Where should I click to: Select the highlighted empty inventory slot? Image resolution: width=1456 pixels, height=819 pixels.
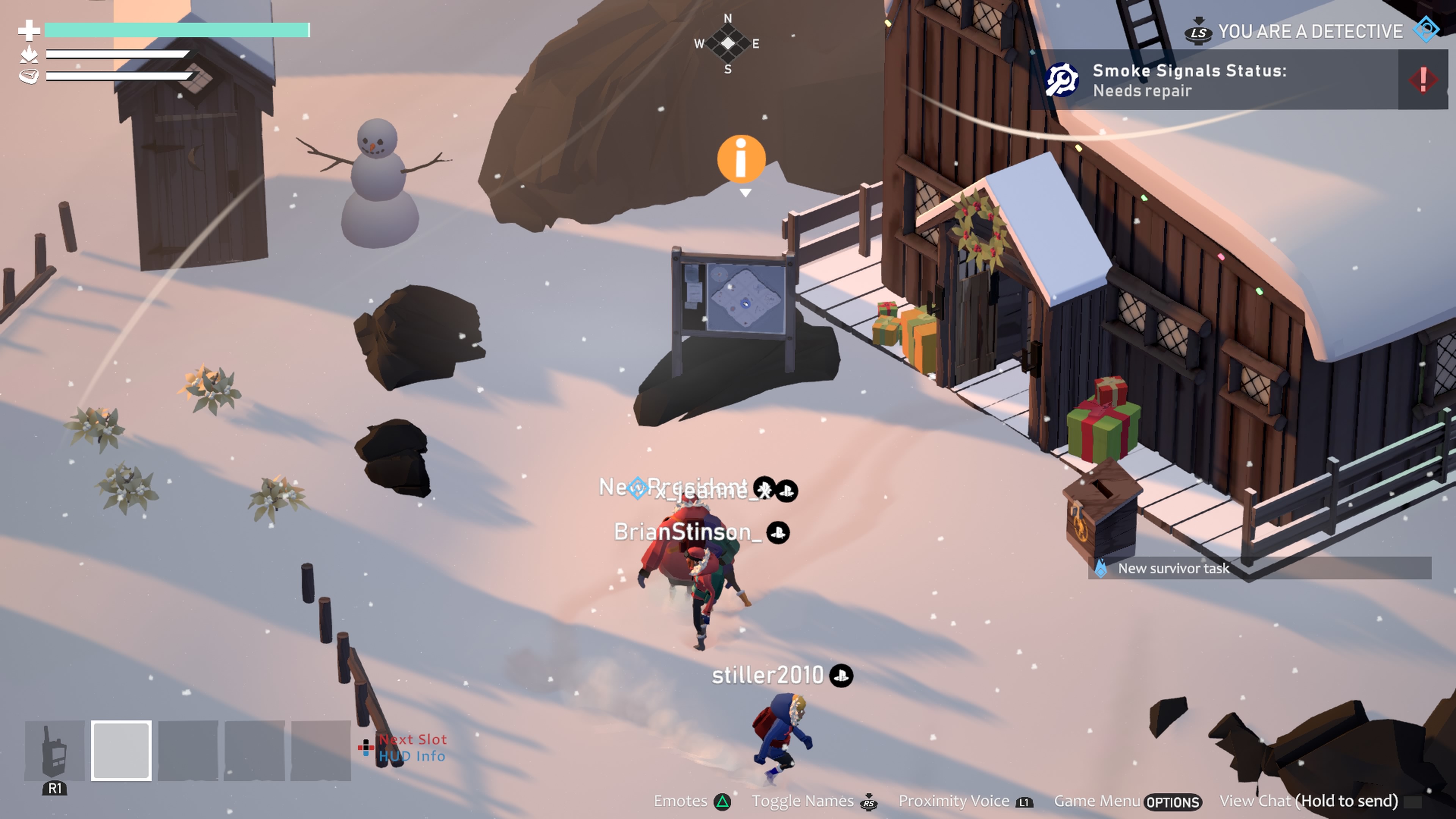tap(121, 751)
